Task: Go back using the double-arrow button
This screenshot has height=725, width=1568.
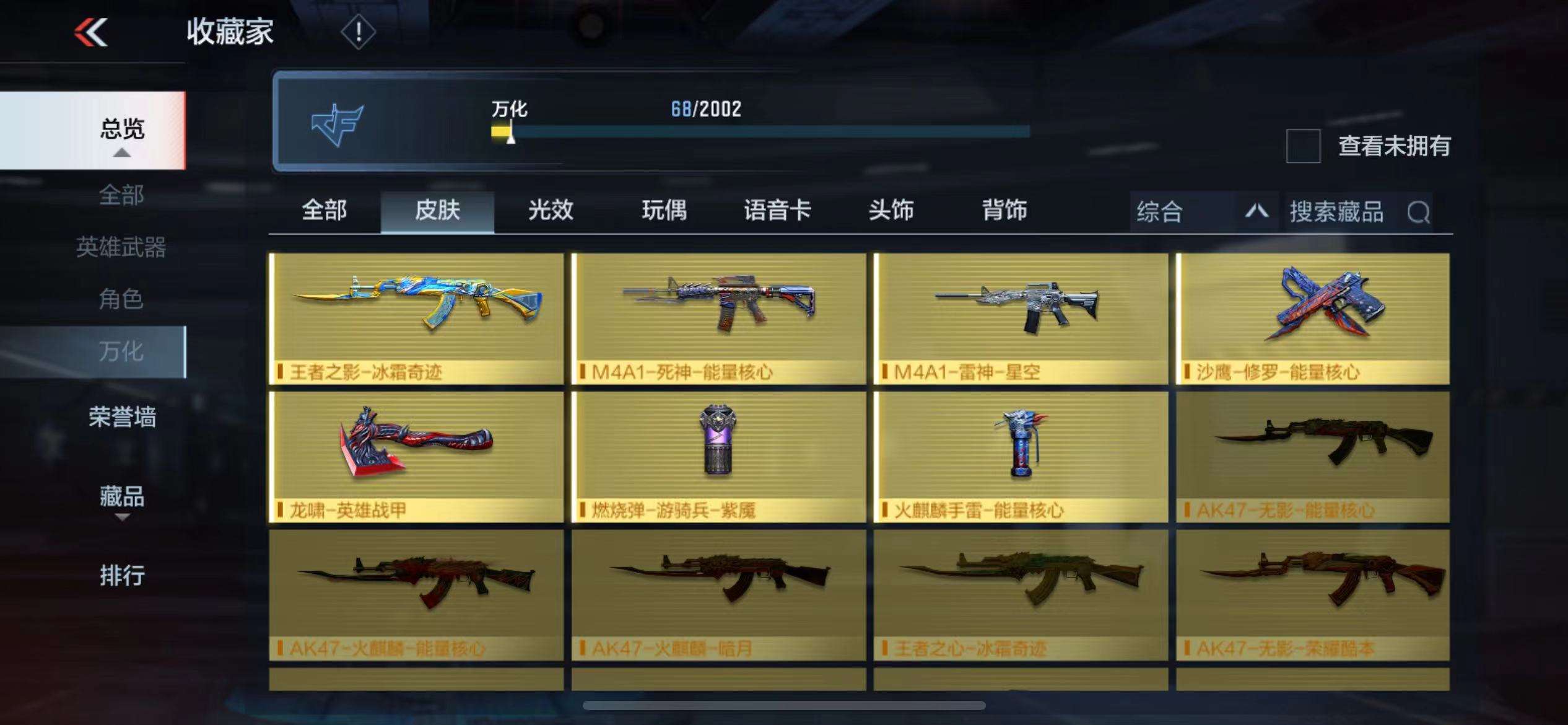Action: [x=91, y=32]
